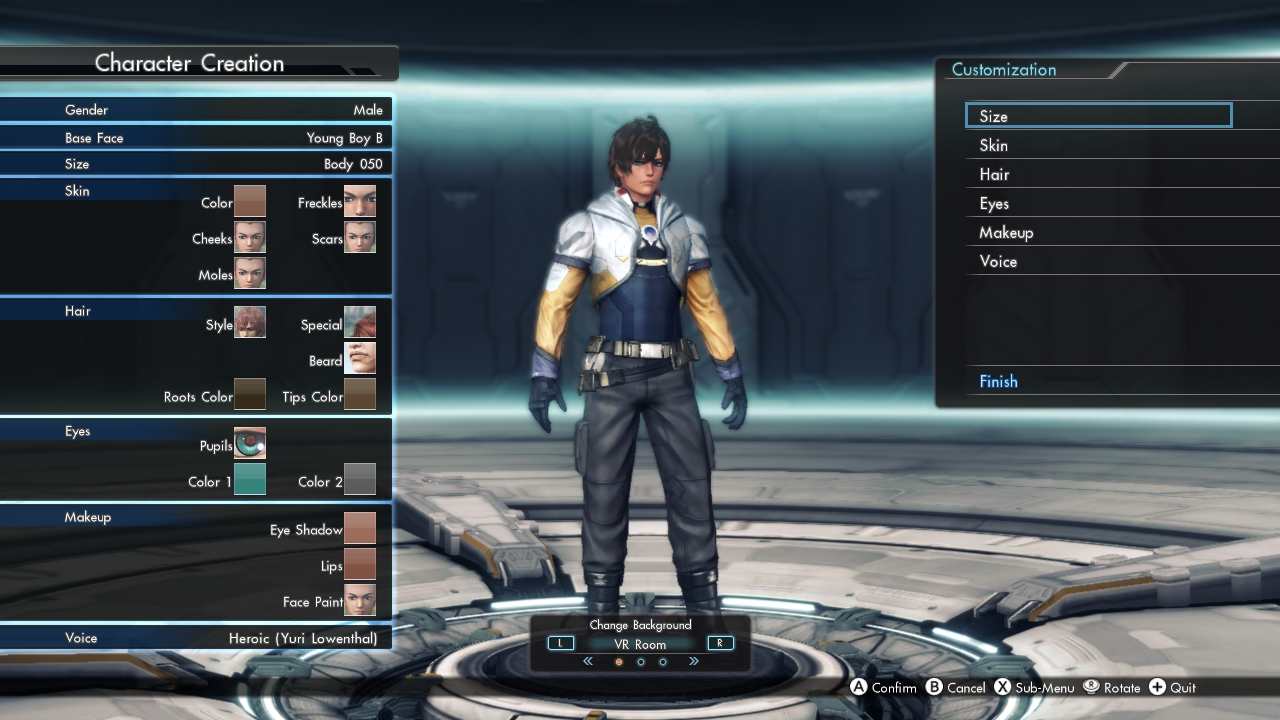
Task: Open the Eyes customization entry
Action: [1100, 203]
